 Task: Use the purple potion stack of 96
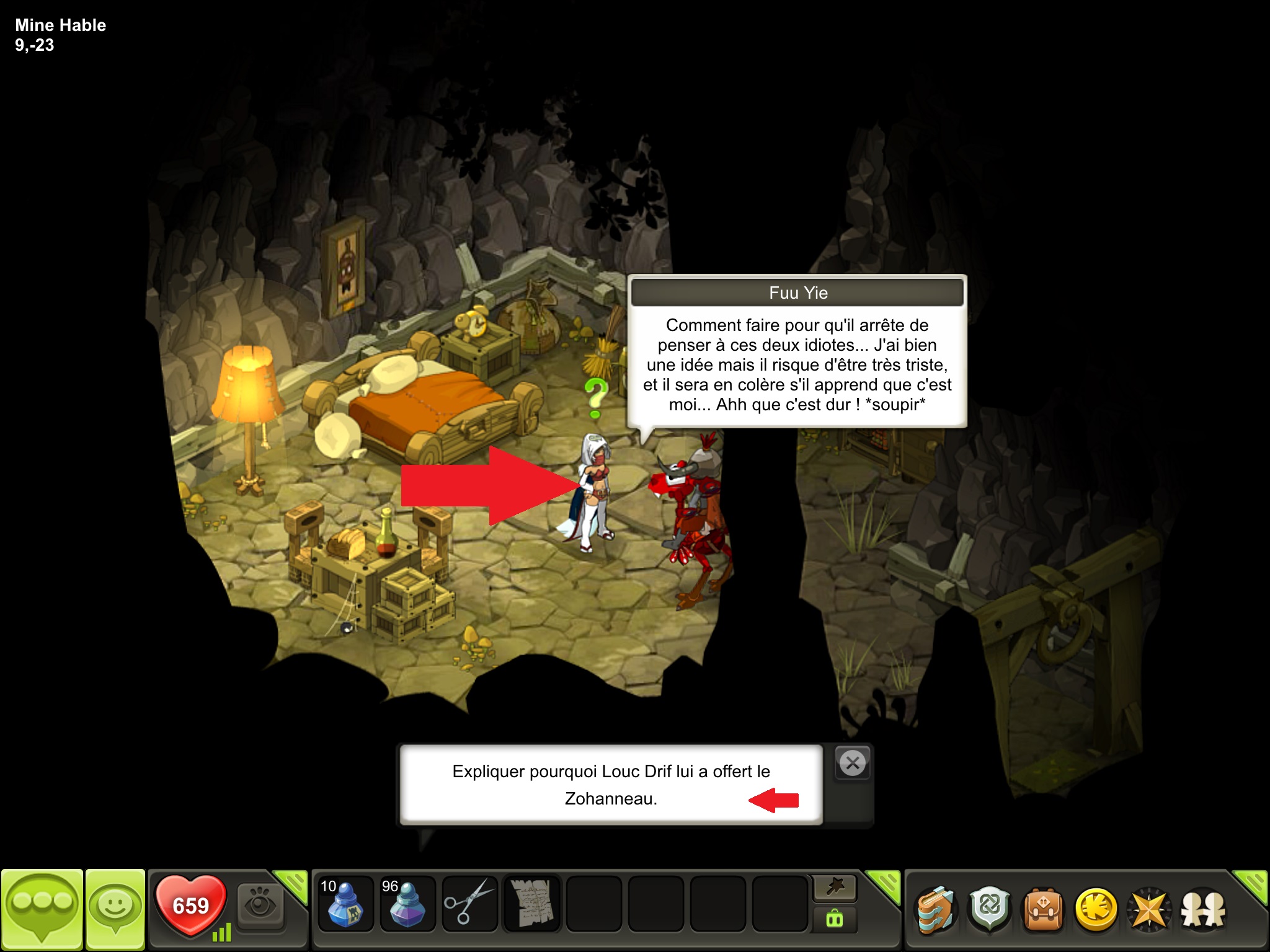tap(407, 903)
